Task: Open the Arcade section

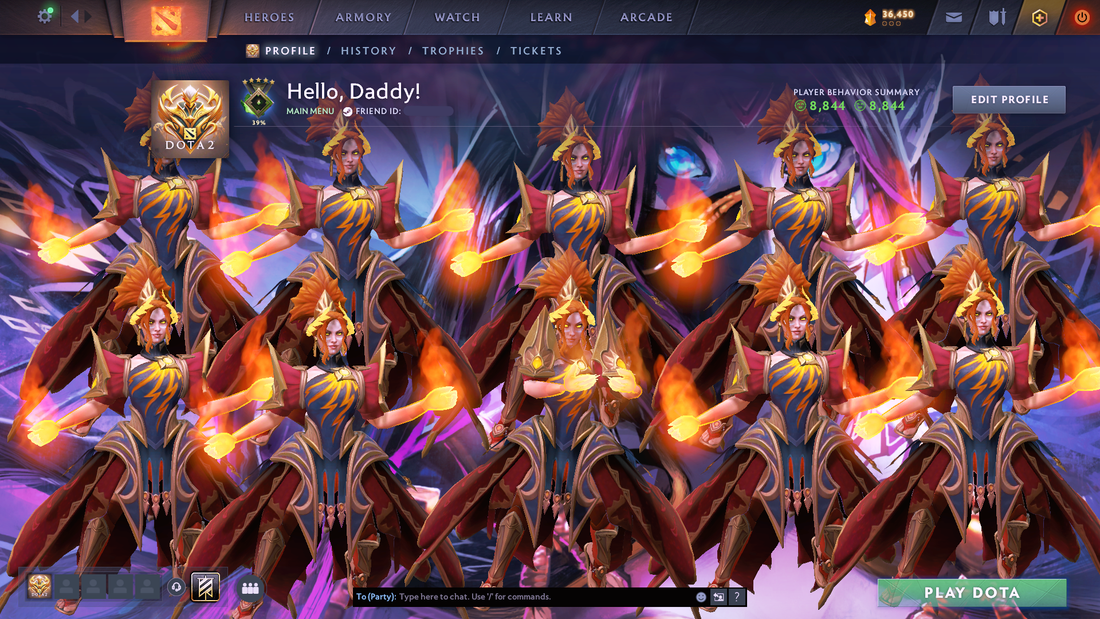Action: click(x=646, y=17)
